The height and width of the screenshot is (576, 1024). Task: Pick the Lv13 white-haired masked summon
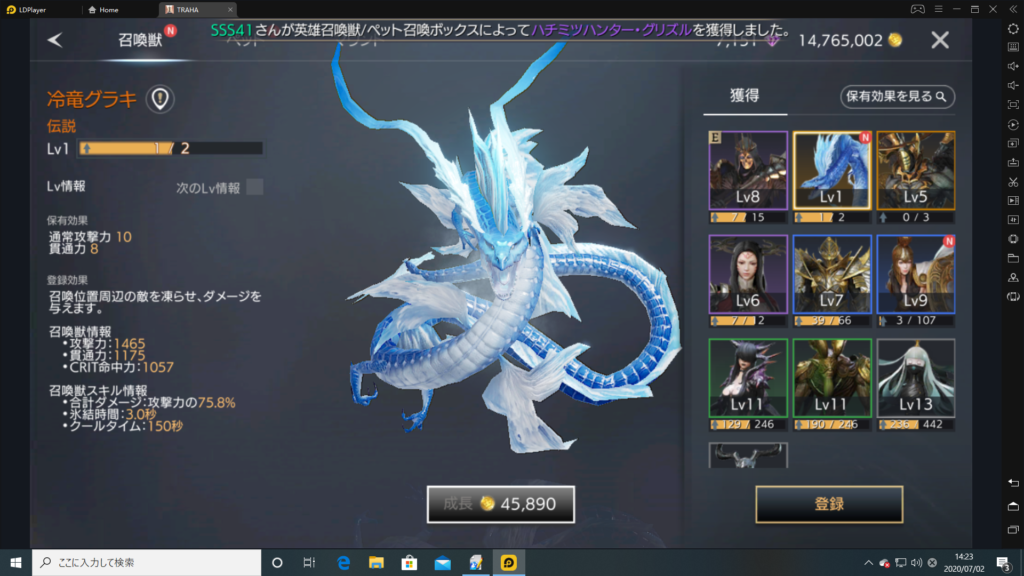pyautogui.click(x=916, y=378)
